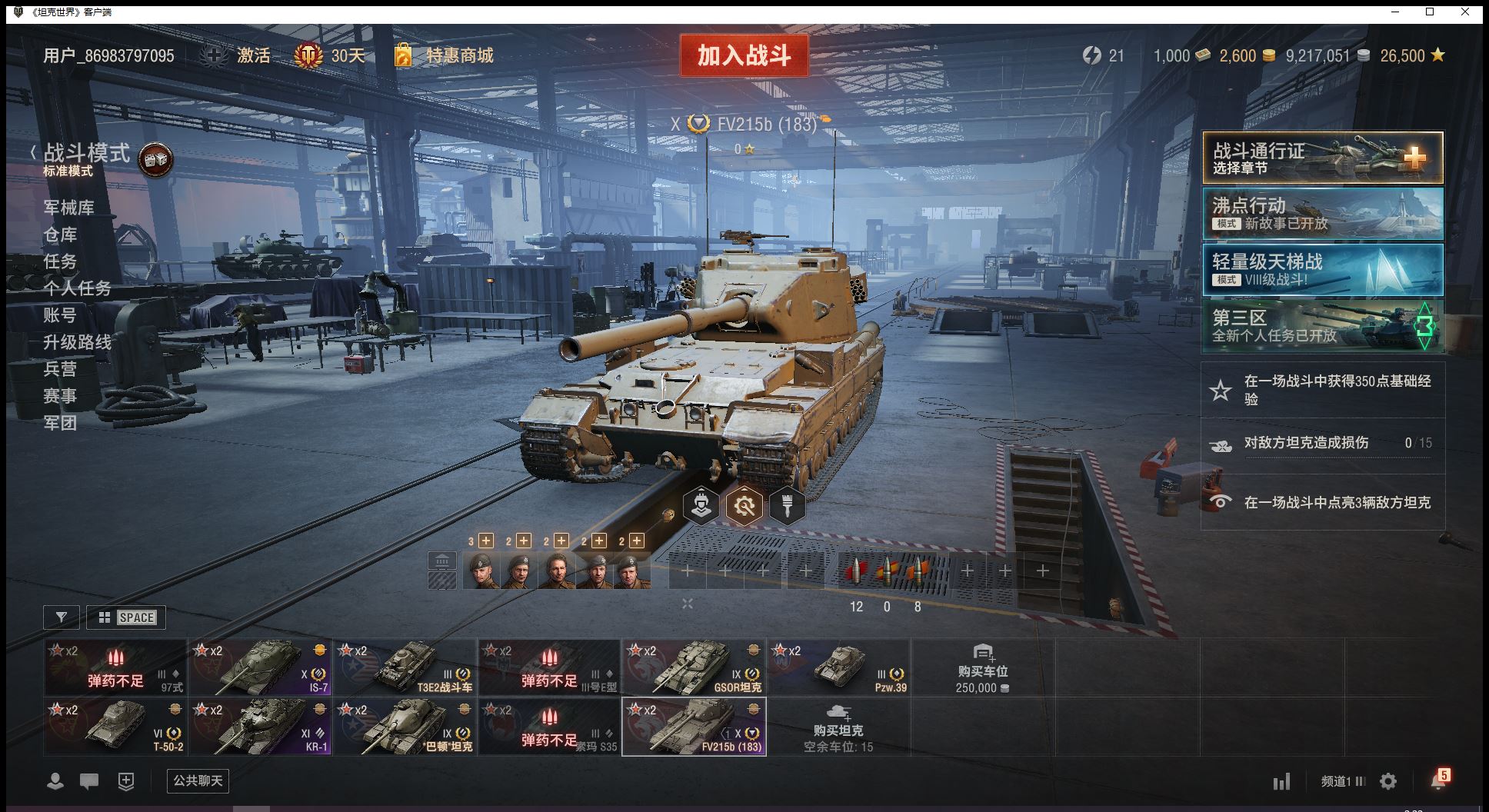Image resolution: width=1489 pixels, height=812 pixels.
Task: Open game settings gear icon
Action: pyautogui.click(x=1388, y=782)
